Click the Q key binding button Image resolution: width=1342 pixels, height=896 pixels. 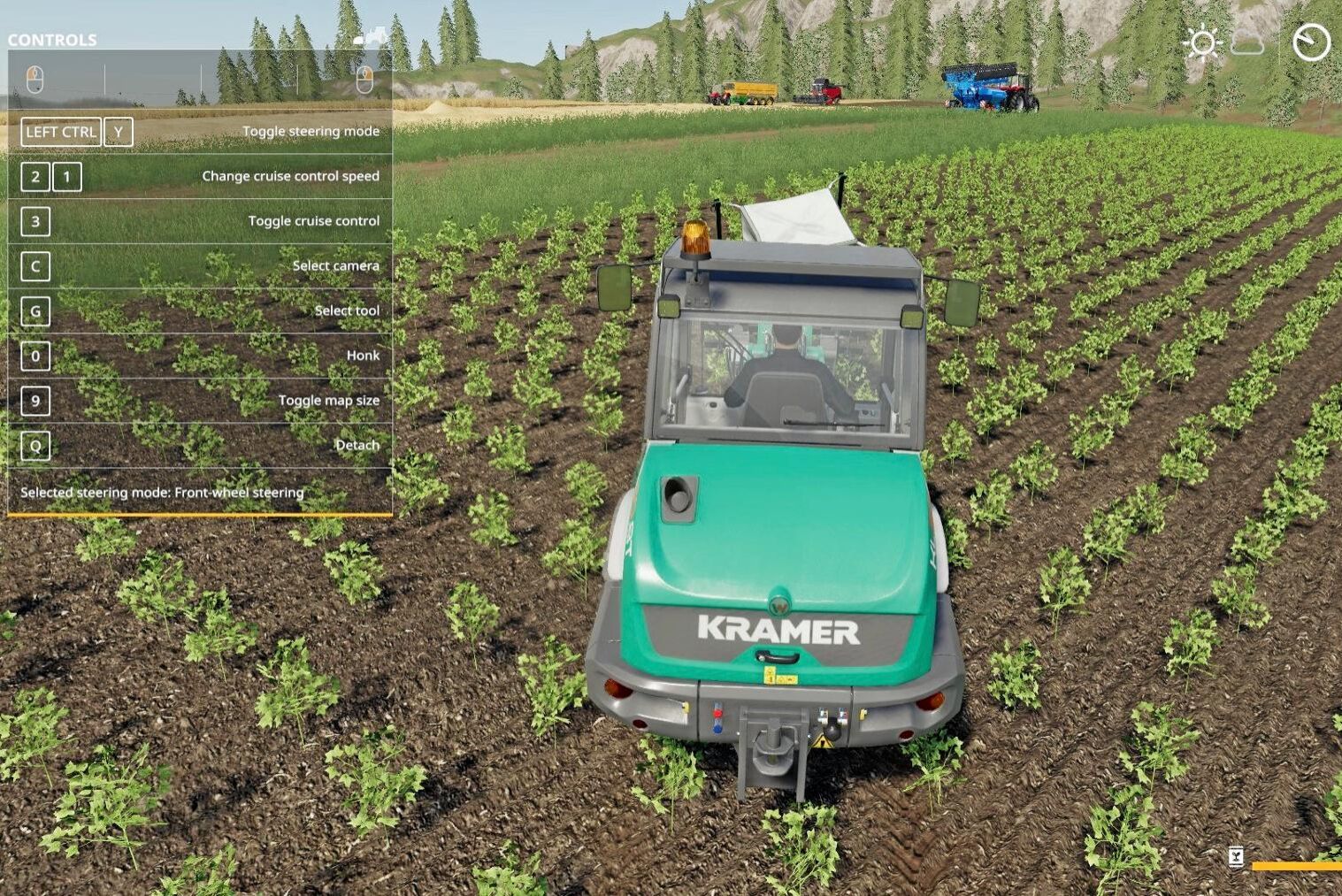(x=35, y=446)
